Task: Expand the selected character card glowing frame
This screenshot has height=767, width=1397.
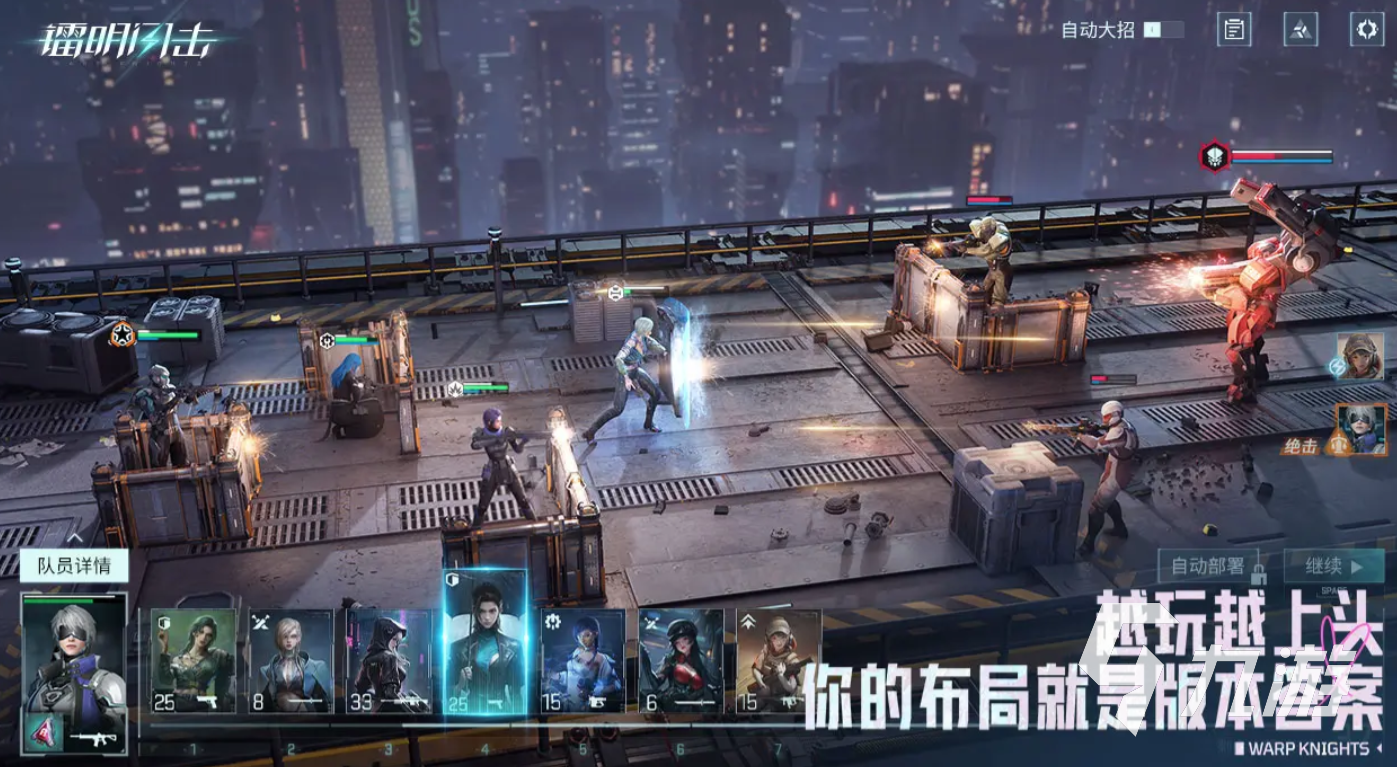Action: pyautogui.click(x=483, y=643)
